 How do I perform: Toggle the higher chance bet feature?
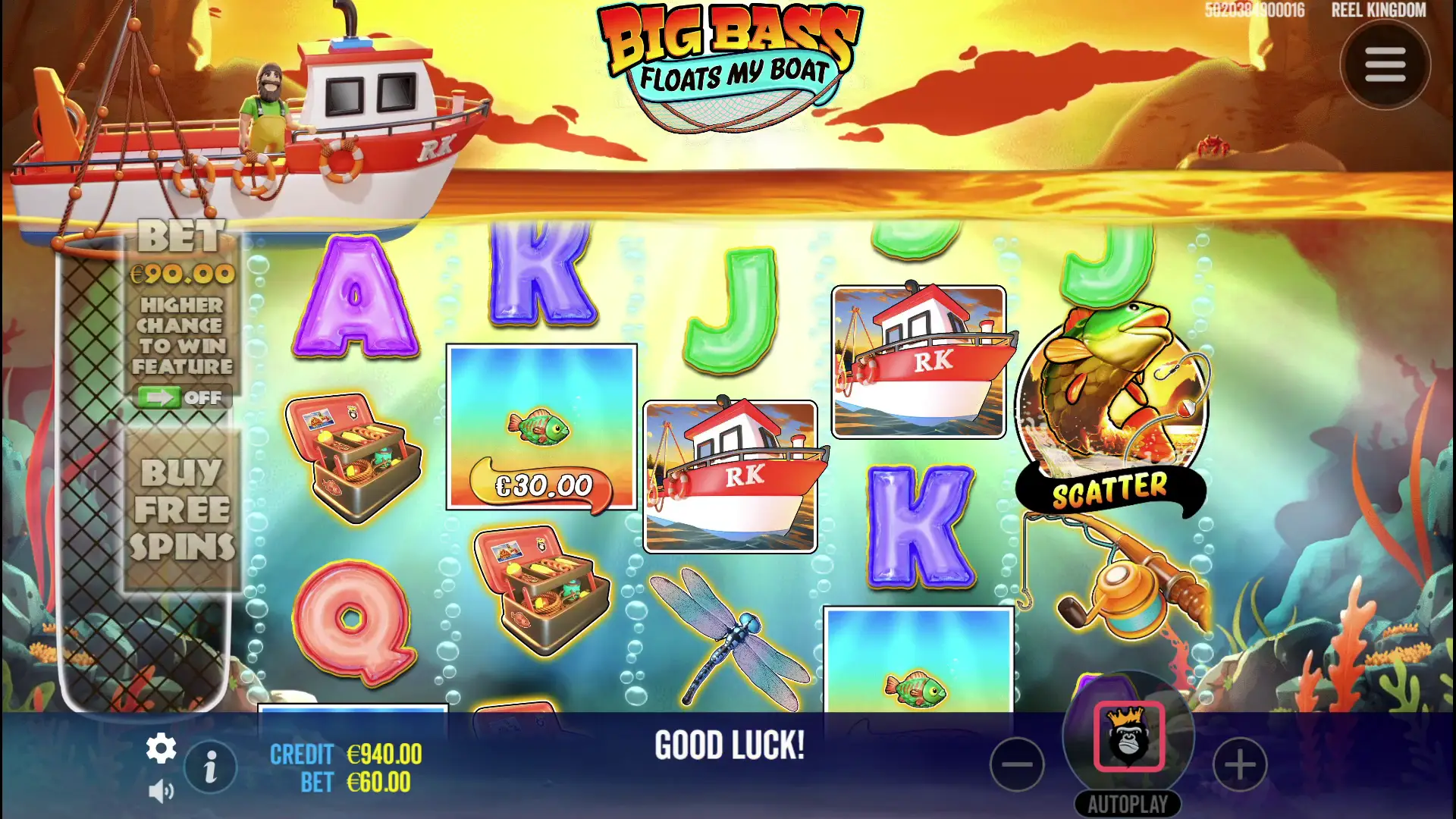[181, 397]
